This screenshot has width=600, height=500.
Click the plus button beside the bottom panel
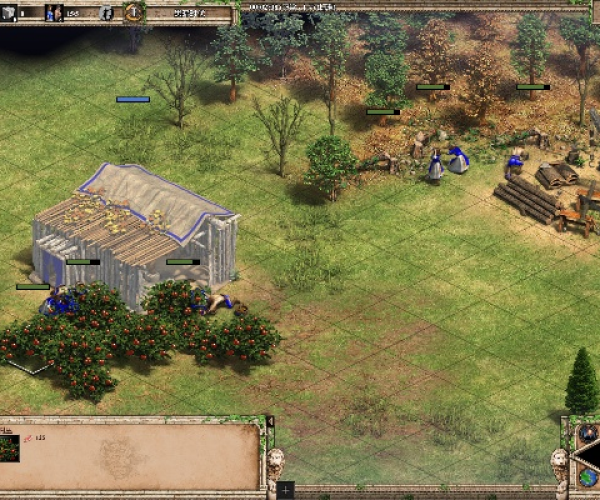click(x=286, y=489)
